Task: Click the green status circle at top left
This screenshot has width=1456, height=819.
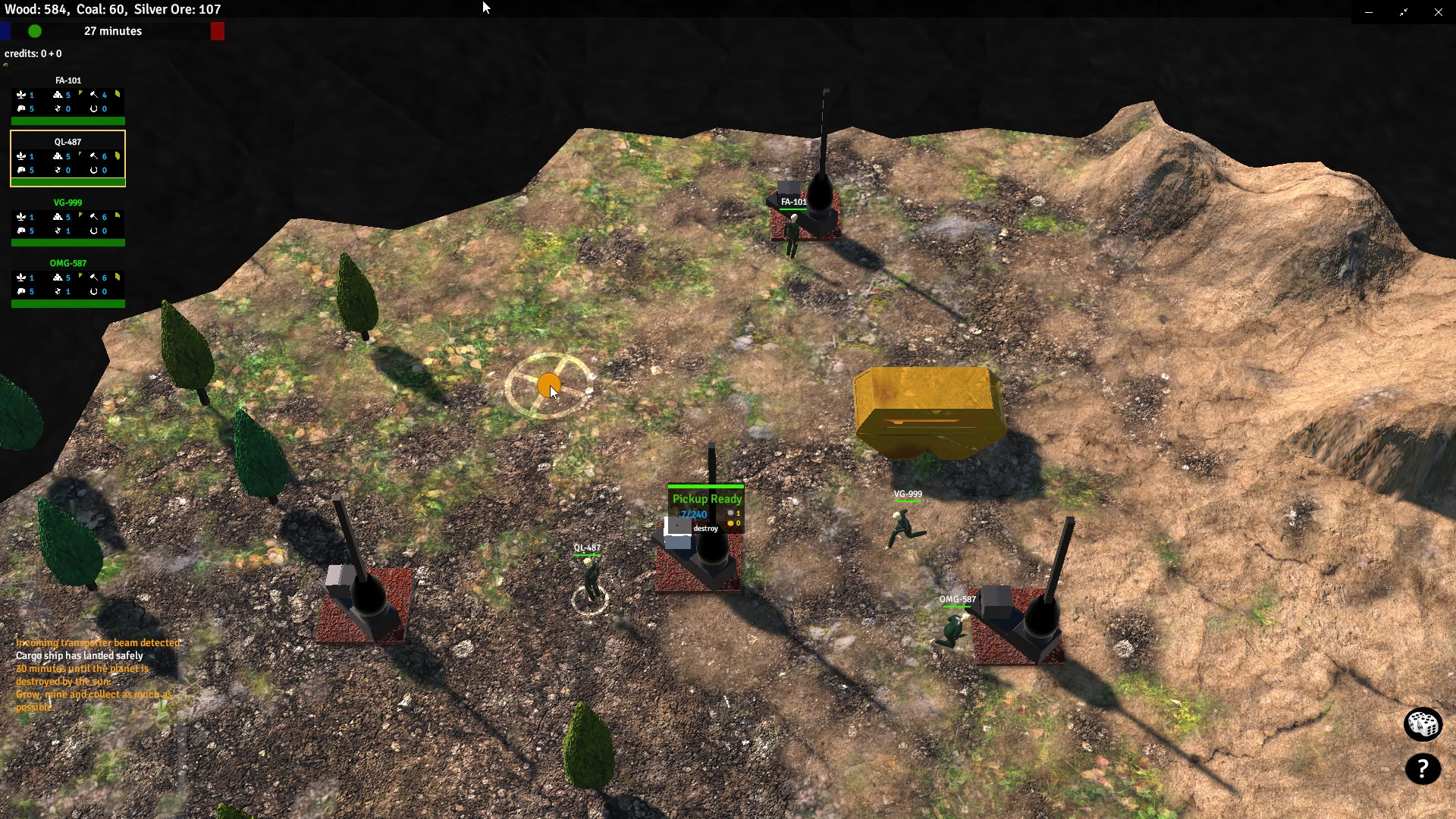Action: [34, 31]
